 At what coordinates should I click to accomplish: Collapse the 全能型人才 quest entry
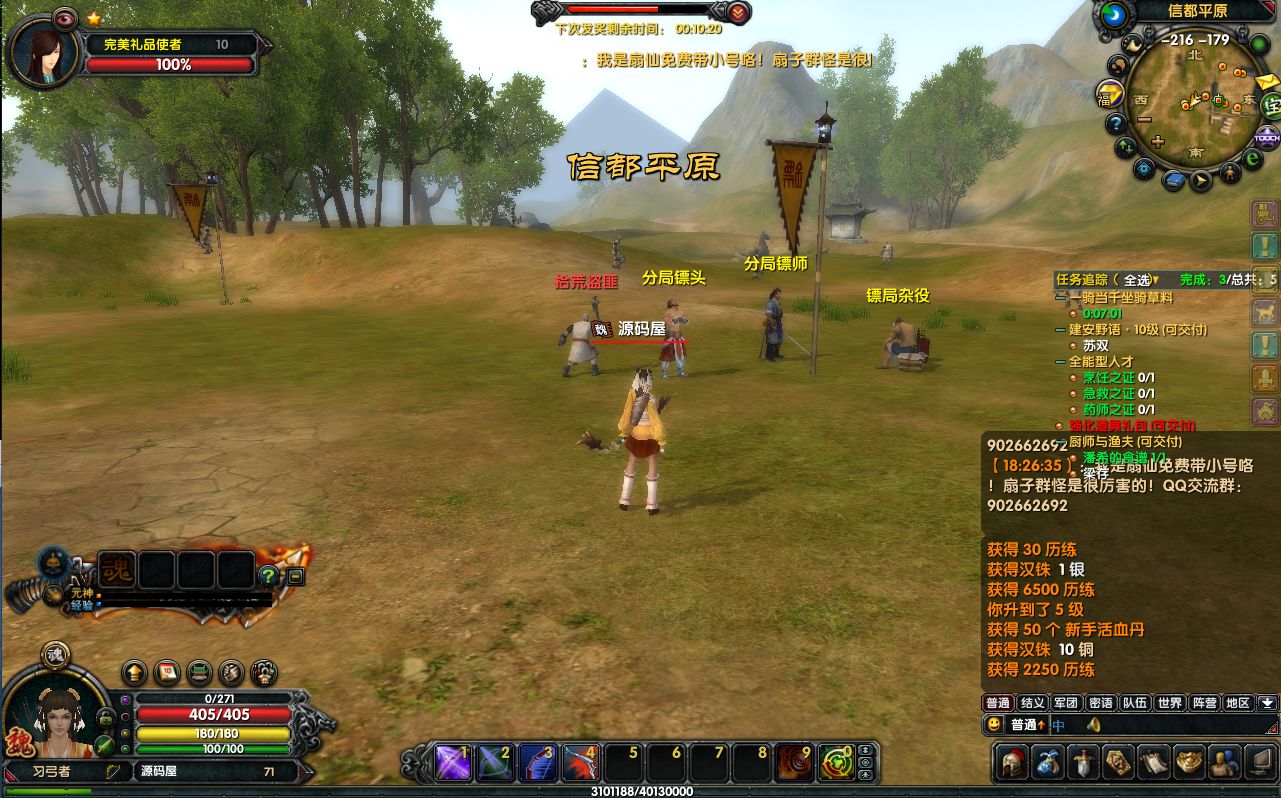pos(1060,361)
